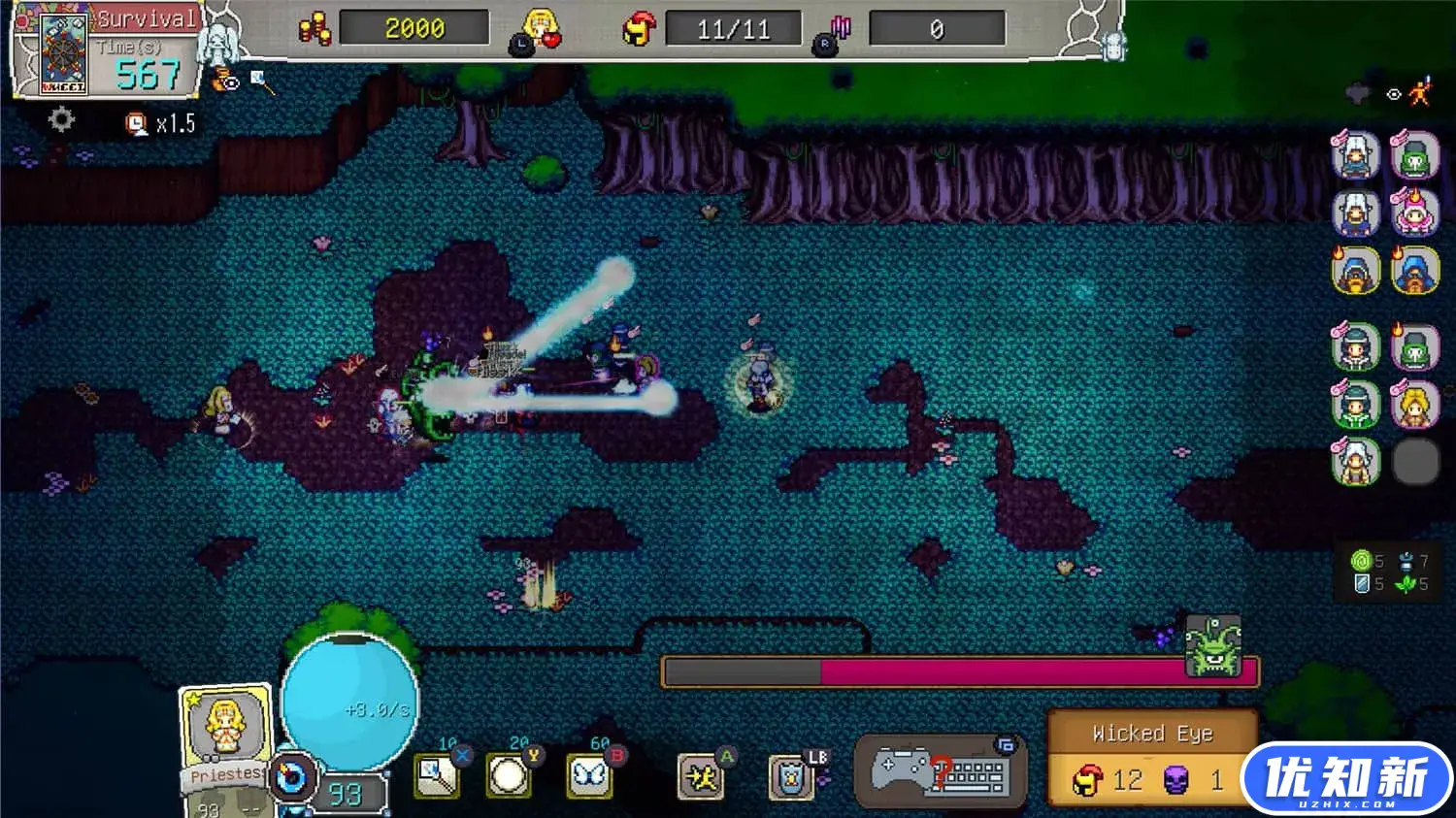Toggle the eye and warrior visibility icon
The width and height of the screenshot is (1456, 818).
pos(1408,93)
